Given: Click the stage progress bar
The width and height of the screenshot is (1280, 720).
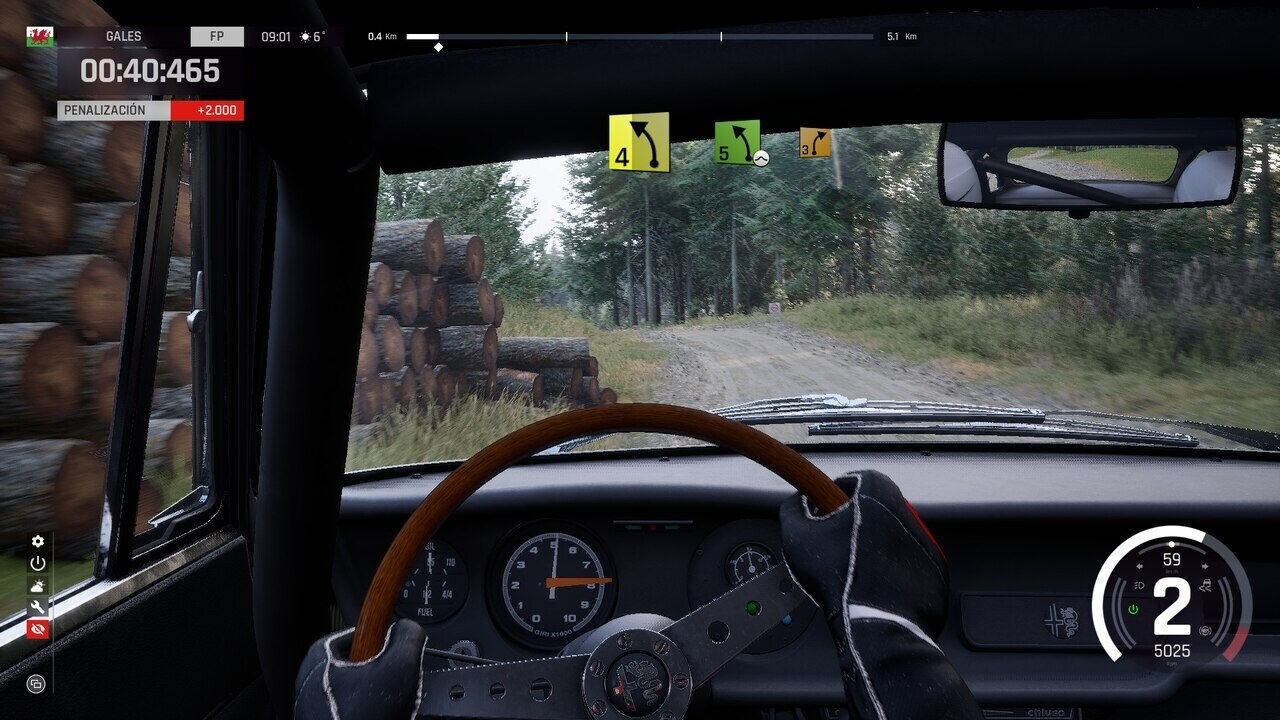Looking at the screenshot, I should pos(640,37).
